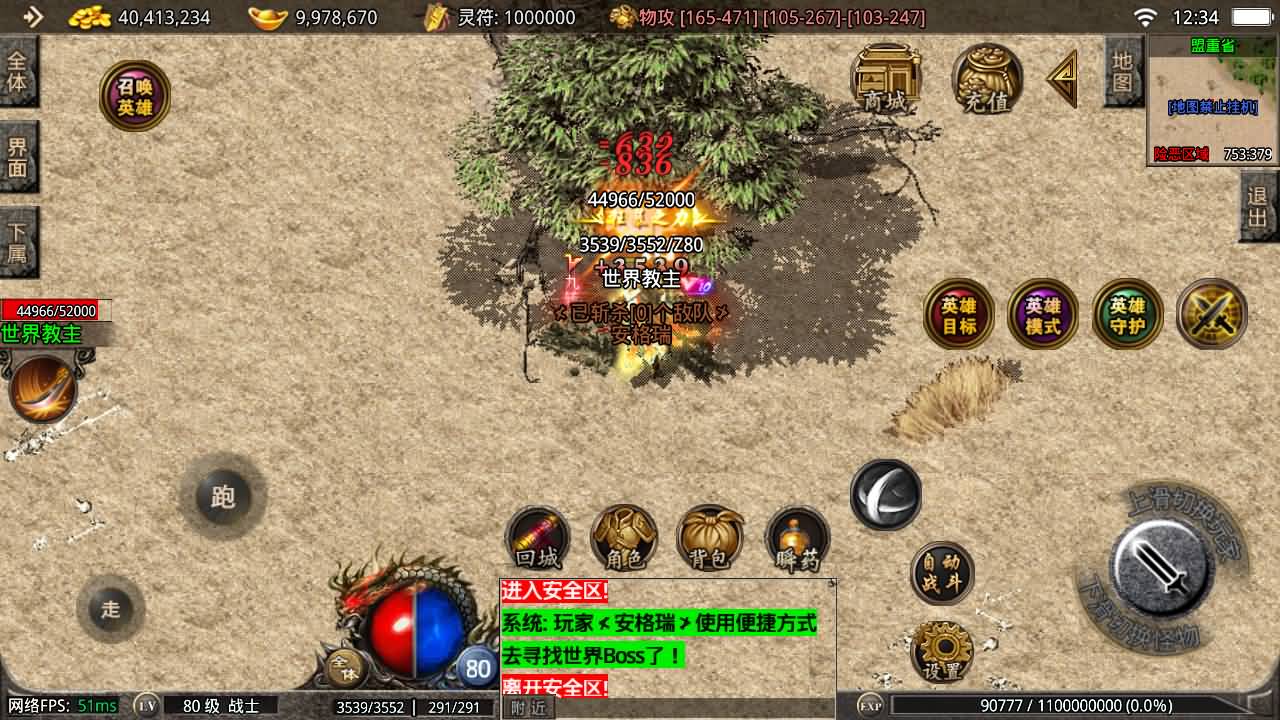Open the 充值 recharge menu
Image resolution: width=1280 pixels, height=720 pixels.
point(987,78)
